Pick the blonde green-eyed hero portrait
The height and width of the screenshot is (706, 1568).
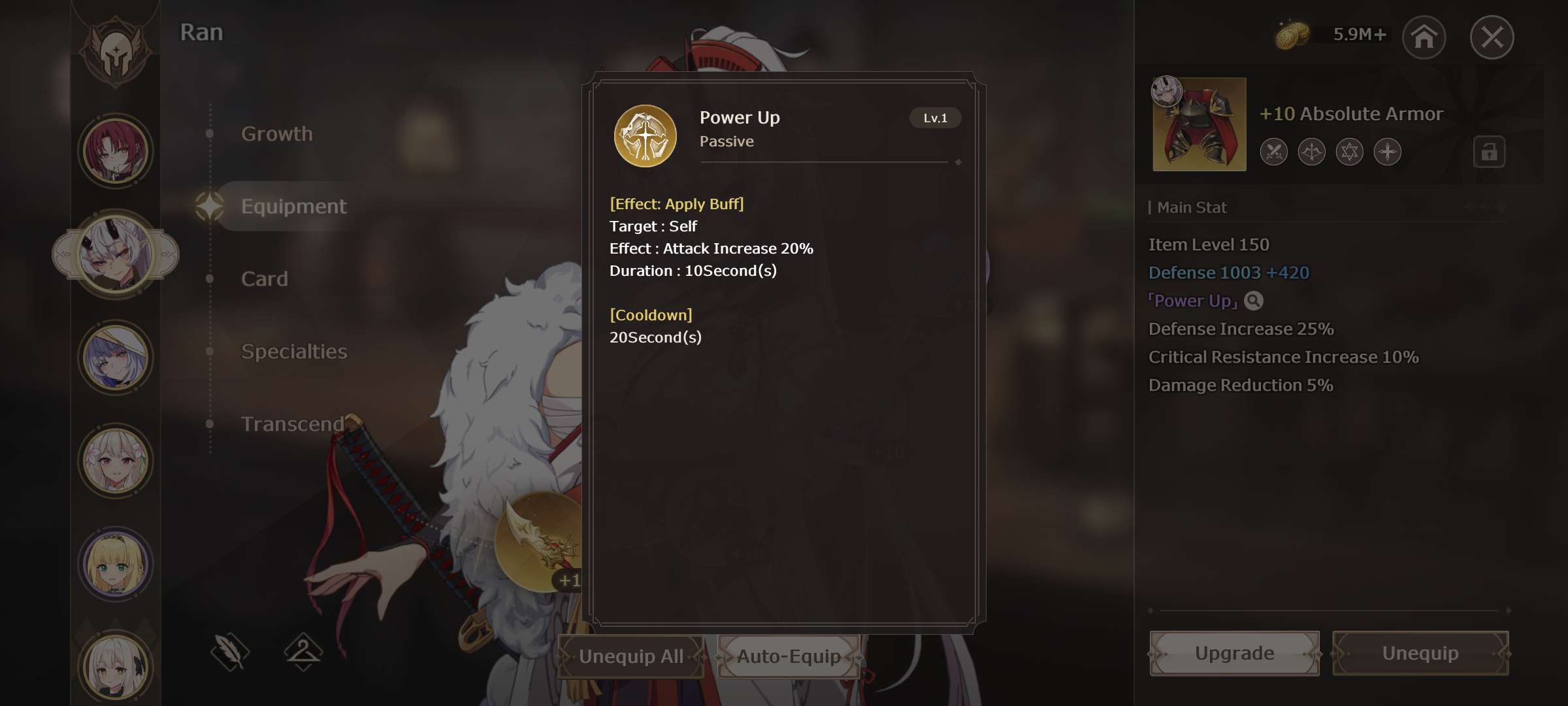pyautogui.click(x=116, y=564)
